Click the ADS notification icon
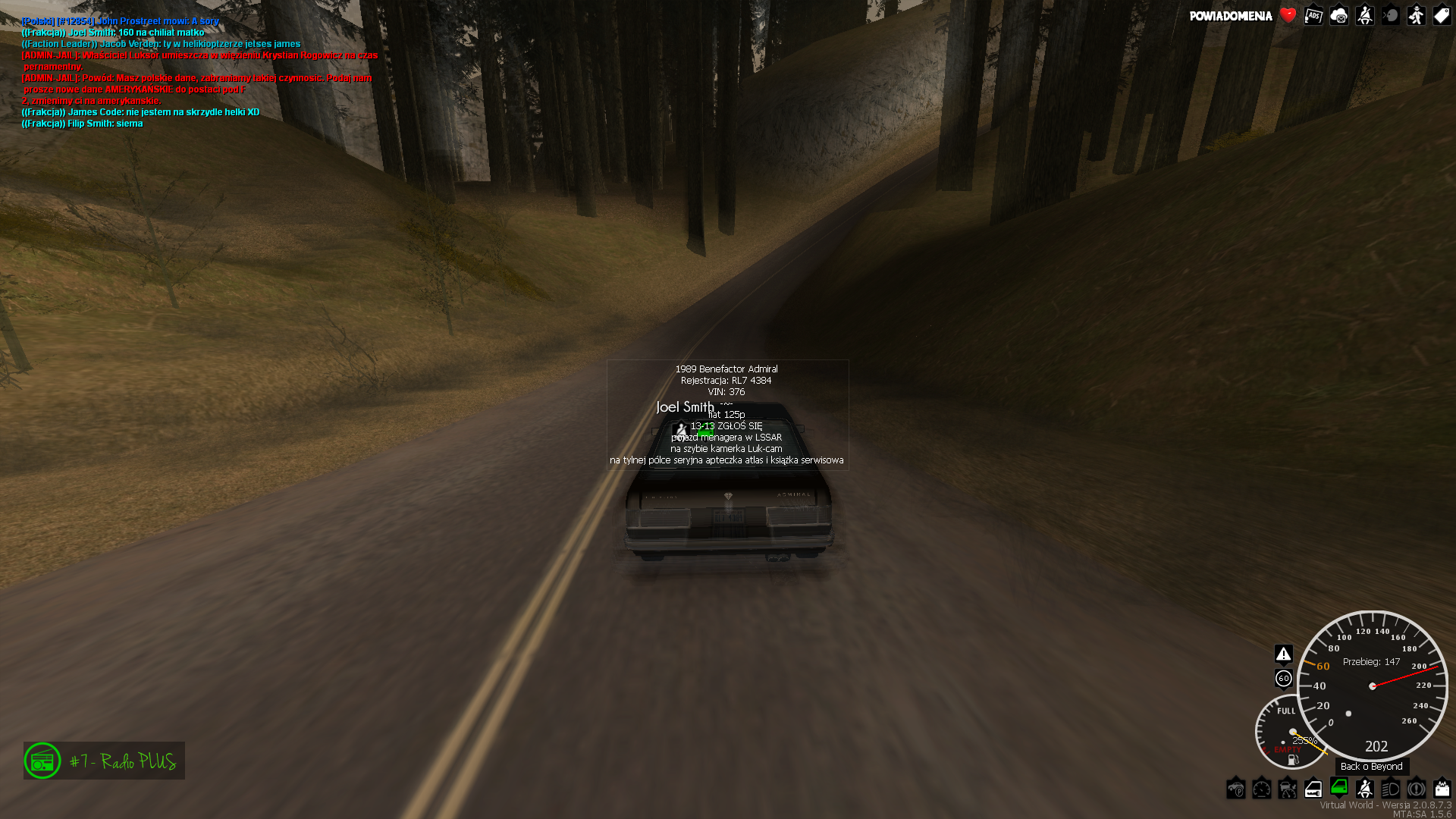The image size is (1456, 819). 1313,16
